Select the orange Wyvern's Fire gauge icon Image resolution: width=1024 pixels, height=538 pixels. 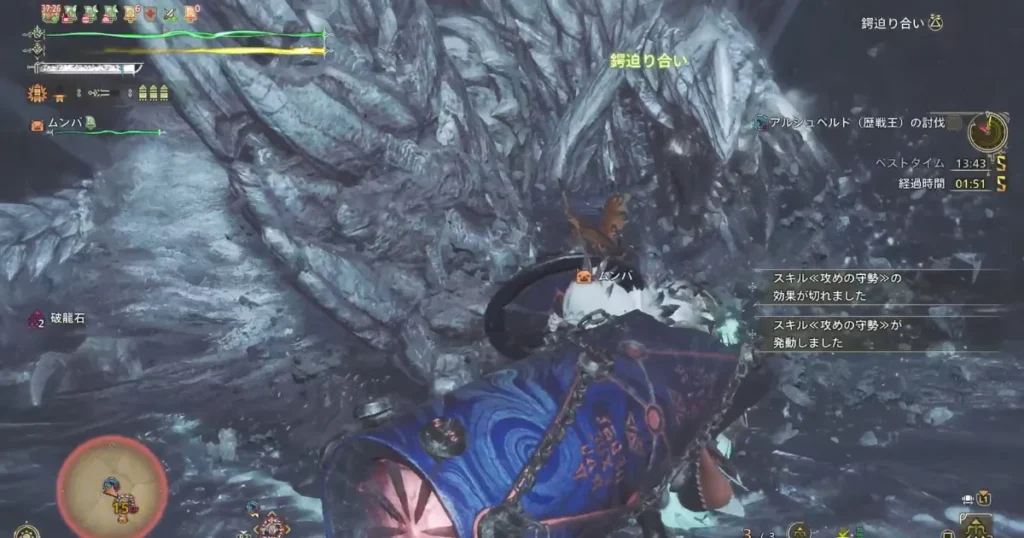38,94
